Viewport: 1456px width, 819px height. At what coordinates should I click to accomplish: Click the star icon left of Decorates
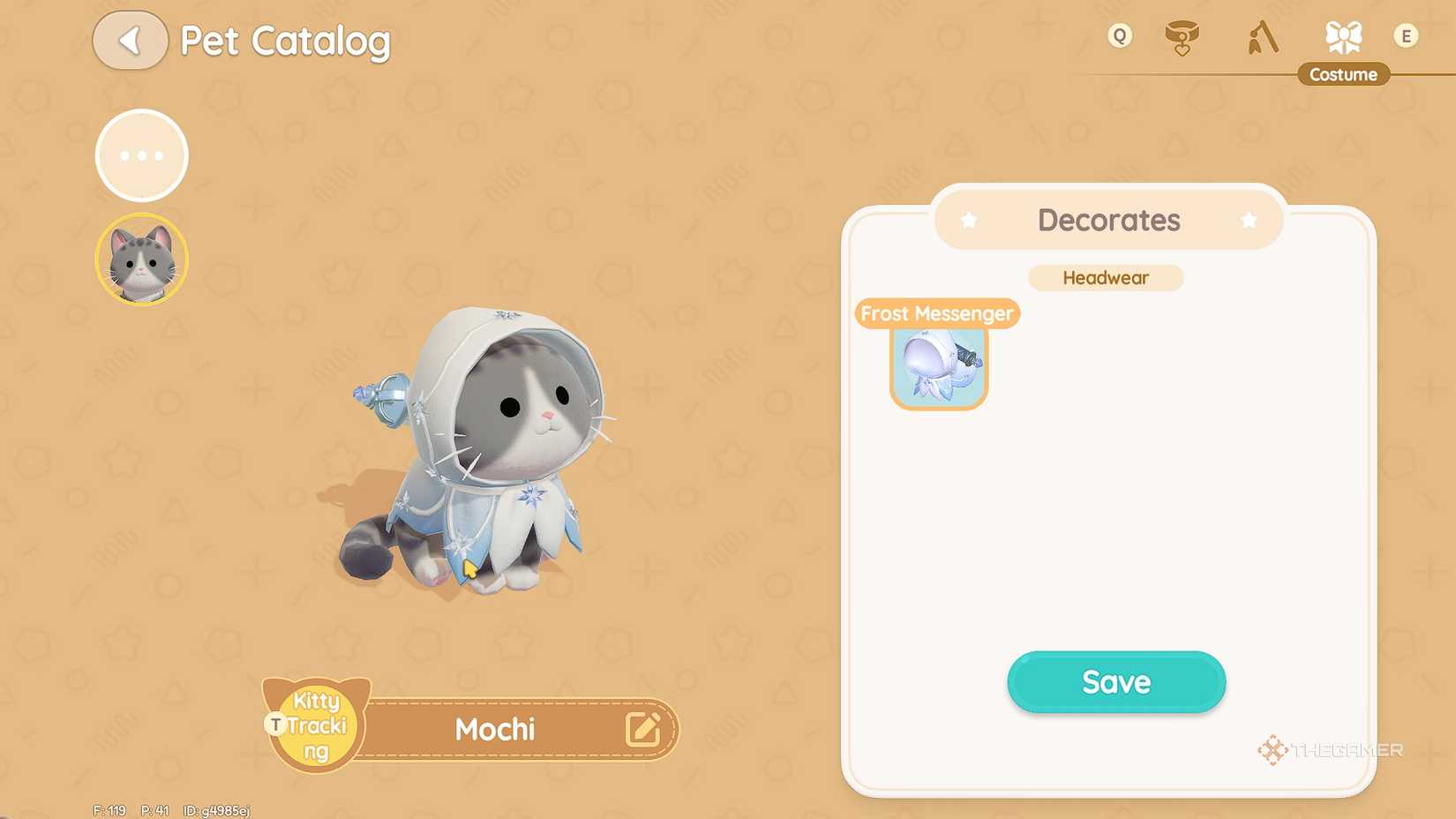click(970, 220)
